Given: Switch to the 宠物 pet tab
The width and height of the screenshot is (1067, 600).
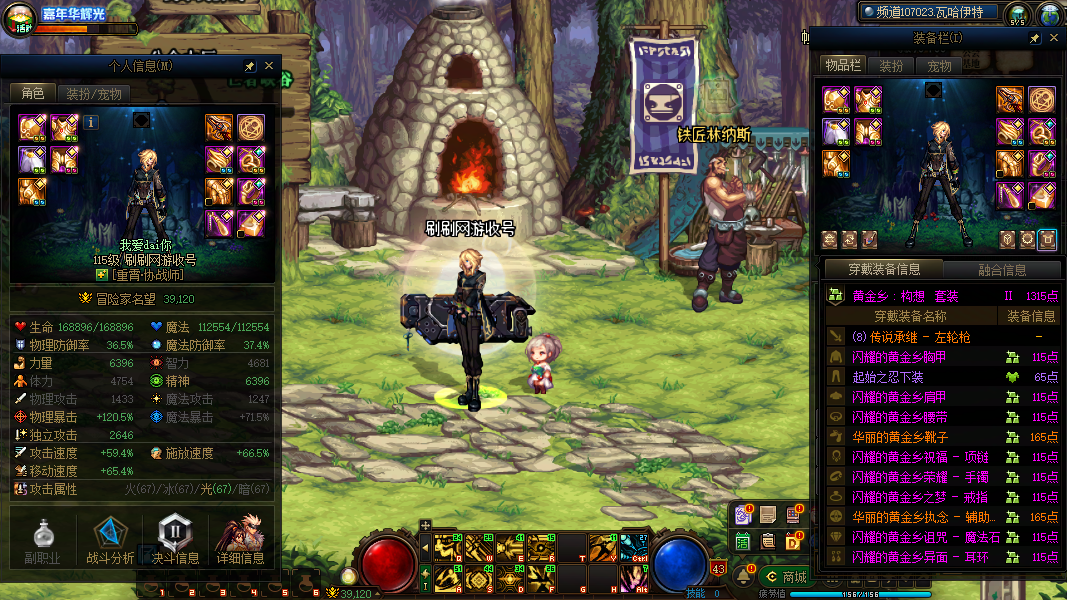Looking at the screenshot, I should (940, 66).
